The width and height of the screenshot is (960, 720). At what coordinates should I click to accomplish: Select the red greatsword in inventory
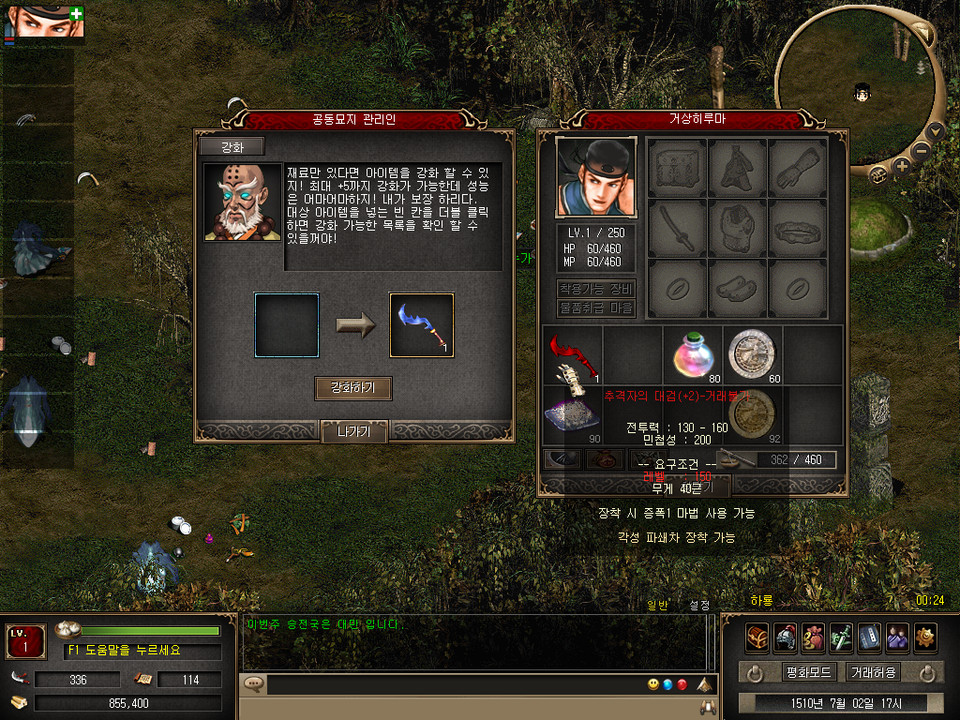point(573,355)
